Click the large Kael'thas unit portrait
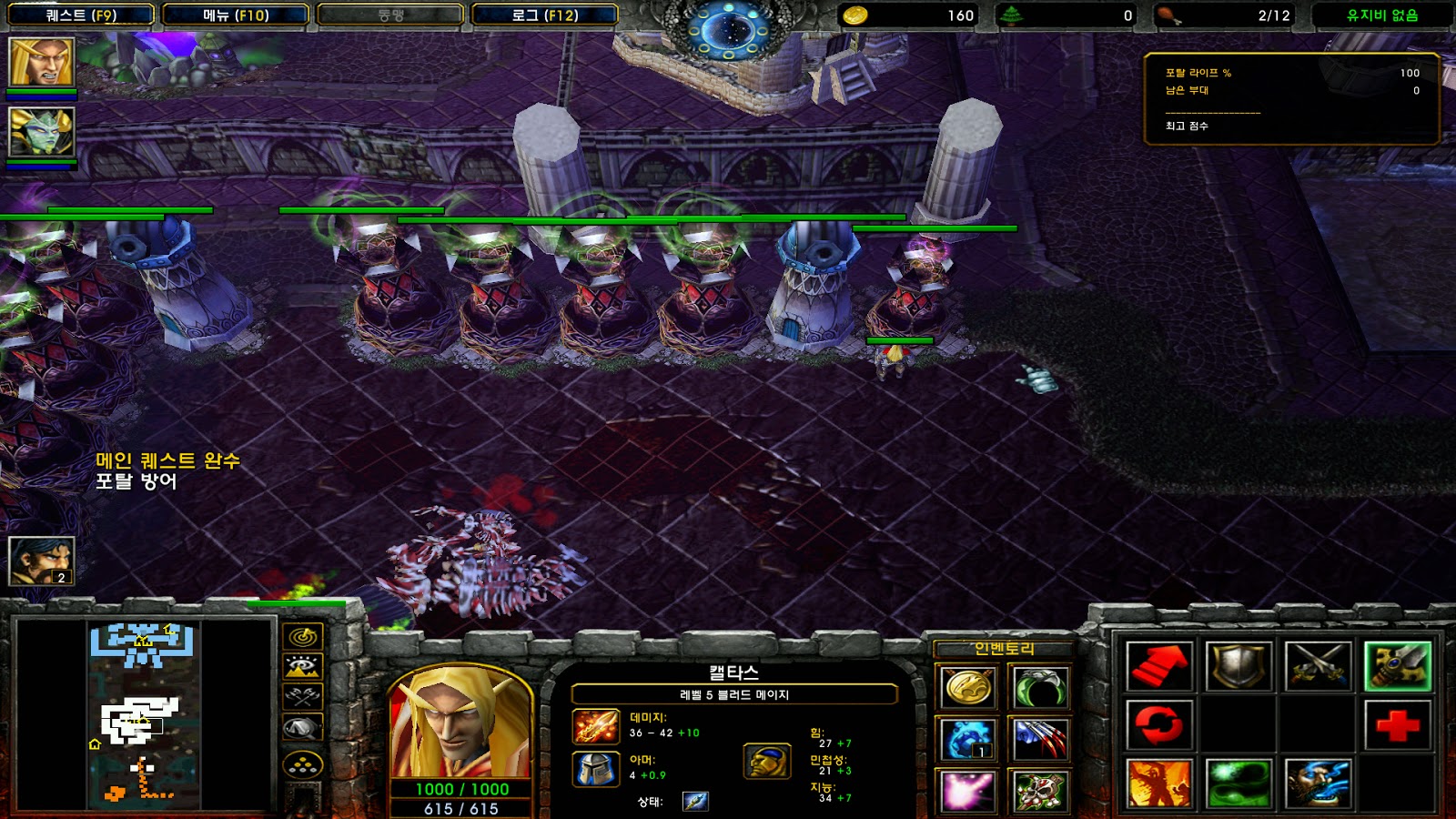 coord(460,723)
